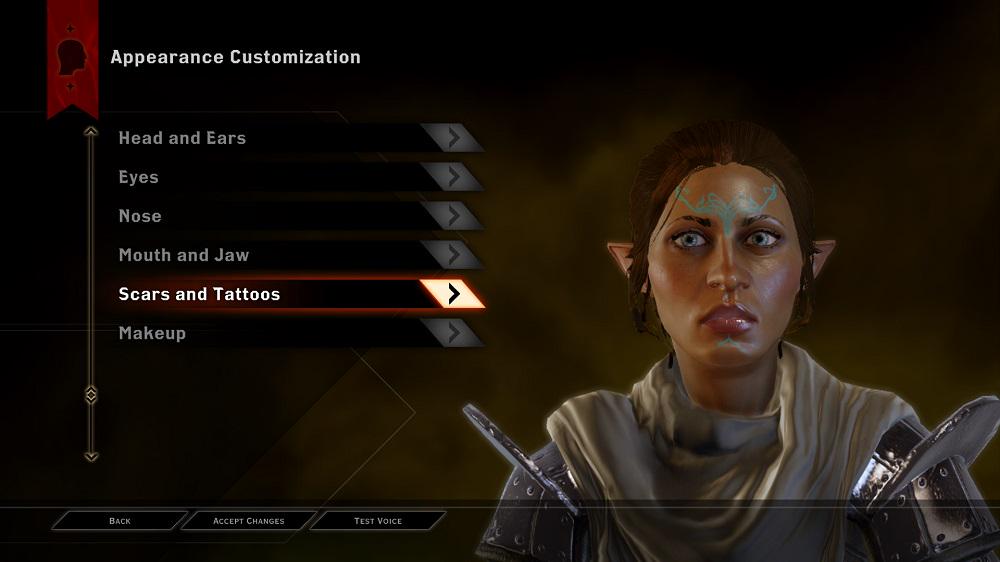Accept Changes to the character

tap(249, 521)
